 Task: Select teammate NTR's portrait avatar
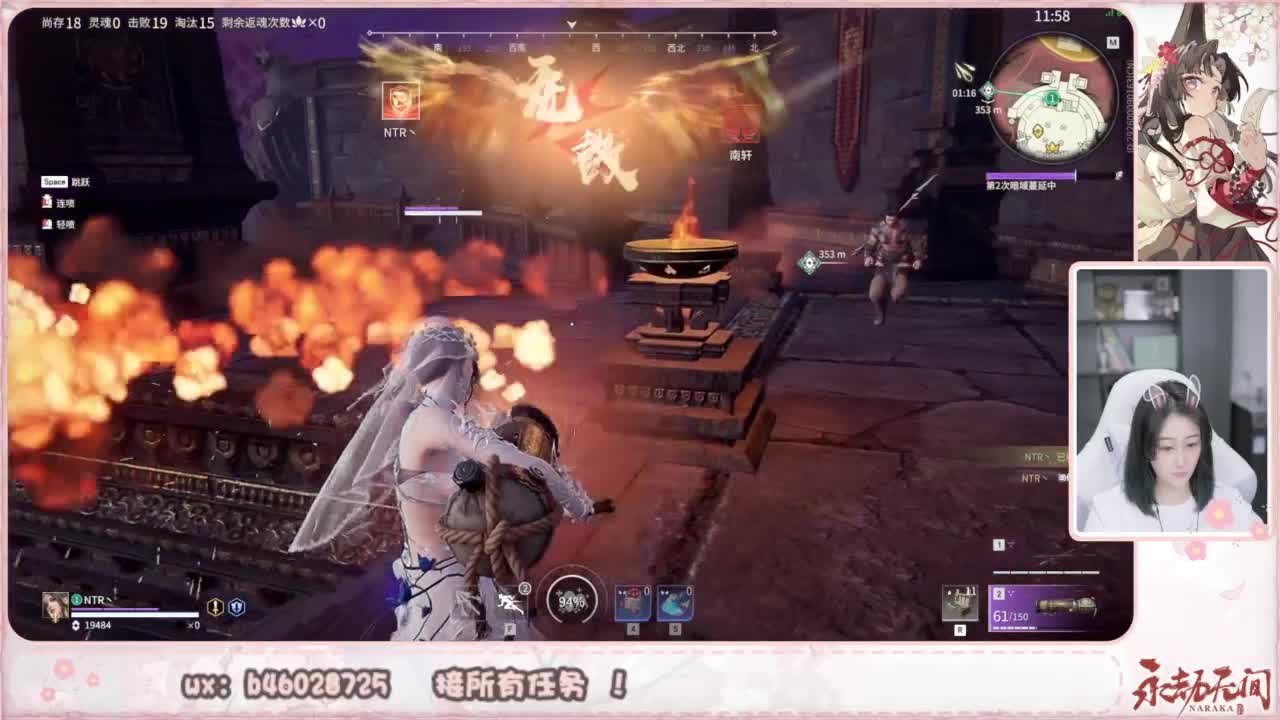[55, 605]
